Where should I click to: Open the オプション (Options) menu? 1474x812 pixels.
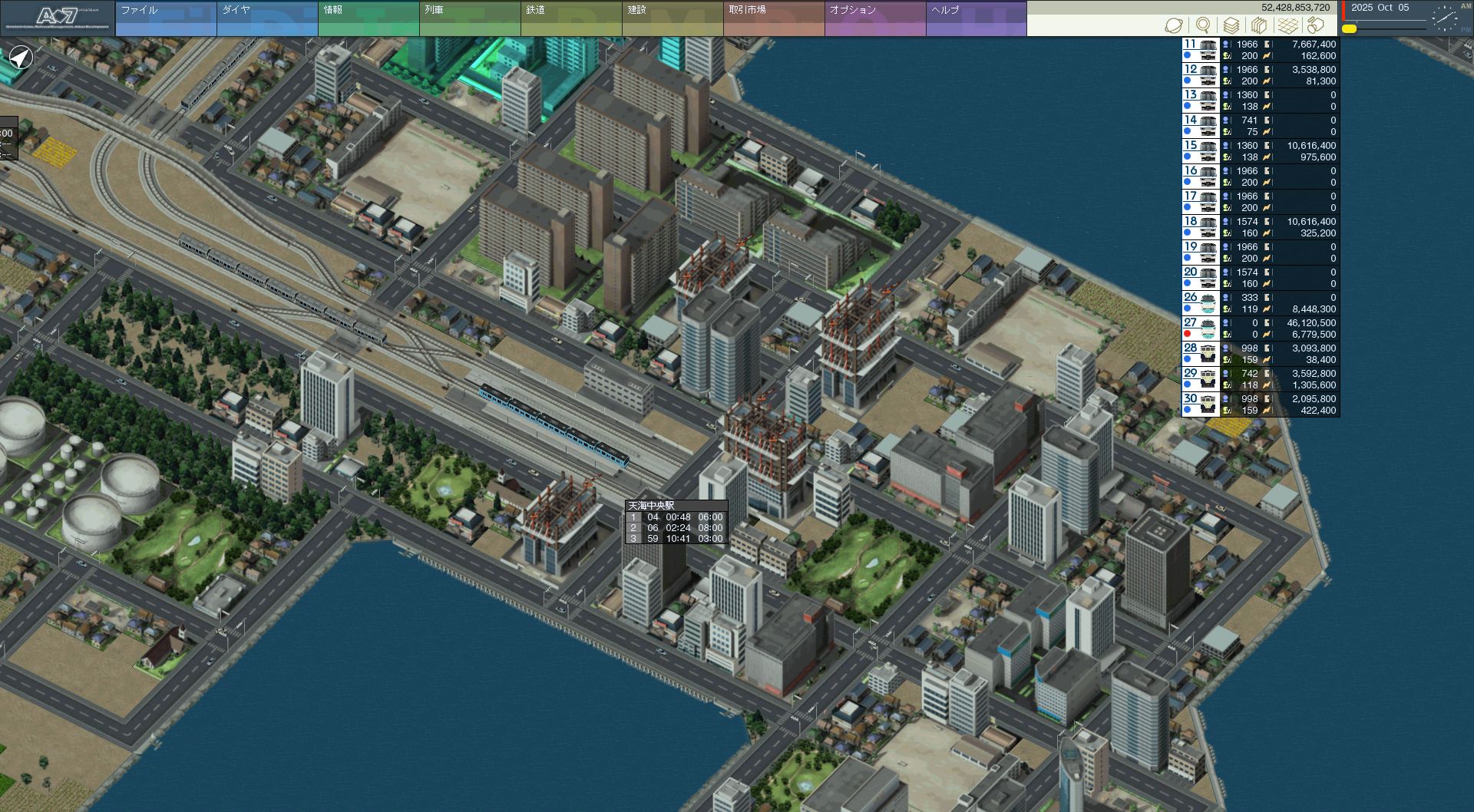pyautogui.click(x=874, y=18)
